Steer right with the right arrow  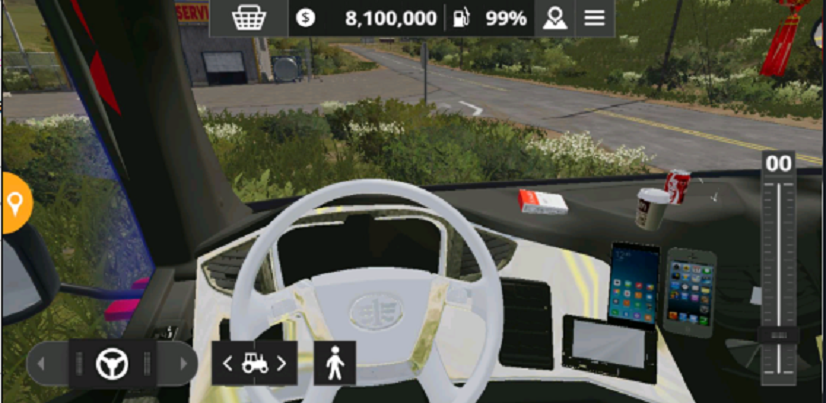click(181, 363)
